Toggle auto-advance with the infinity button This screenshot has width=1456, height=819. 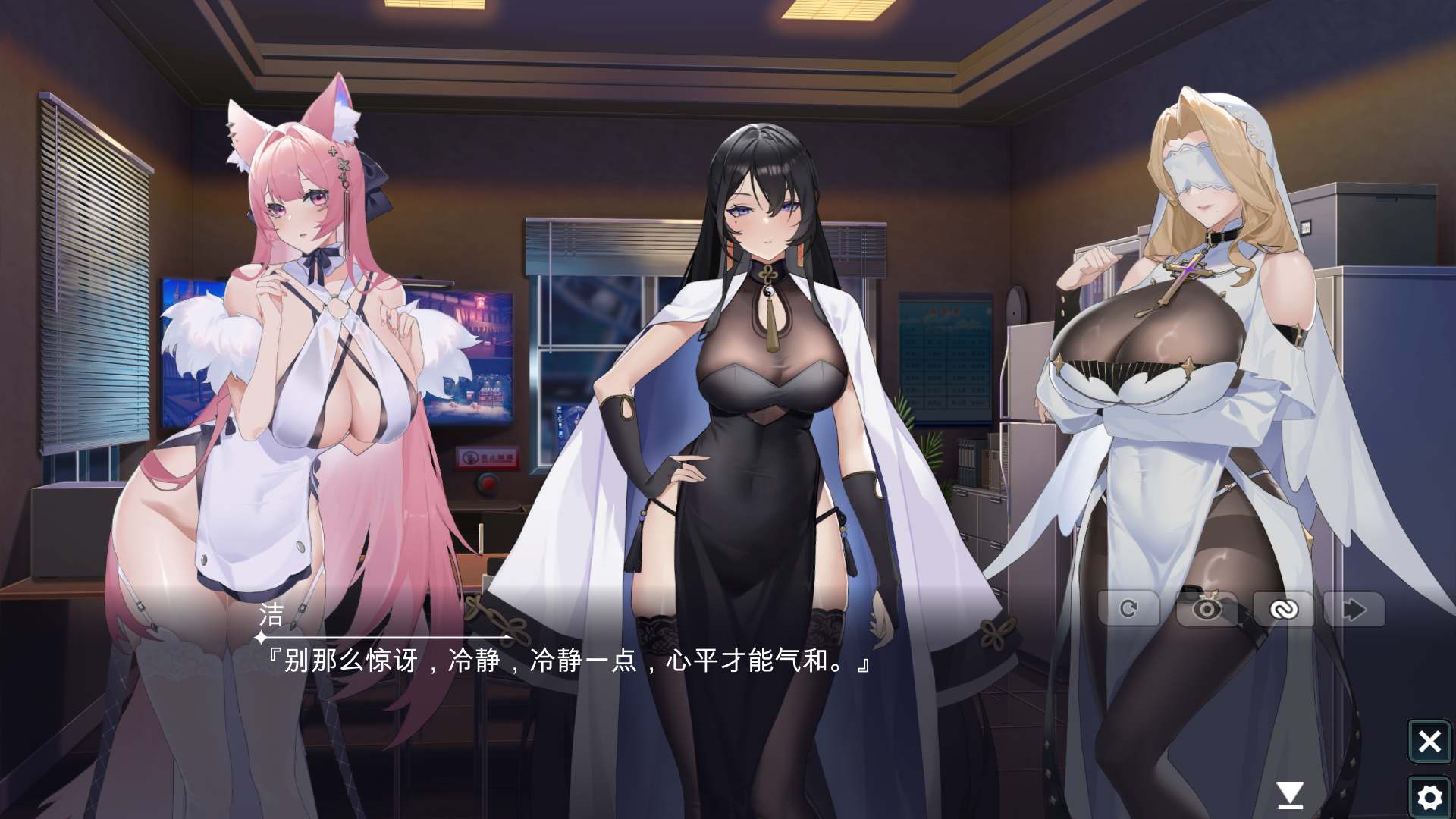pyautogui.click(x=1281, y=609)
